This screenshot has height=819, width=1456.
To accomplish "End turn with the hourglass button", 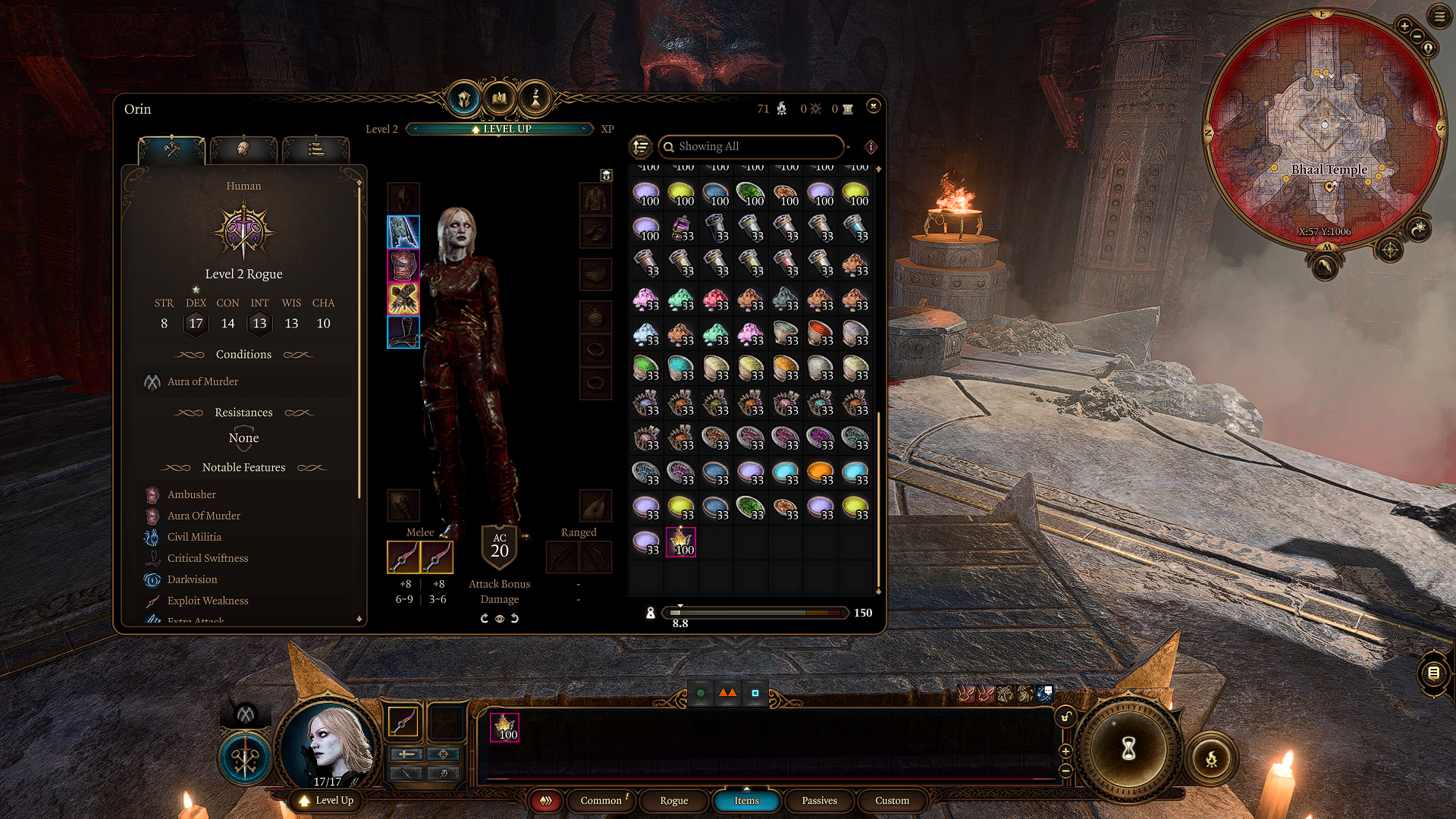I will click(1128, 749).
